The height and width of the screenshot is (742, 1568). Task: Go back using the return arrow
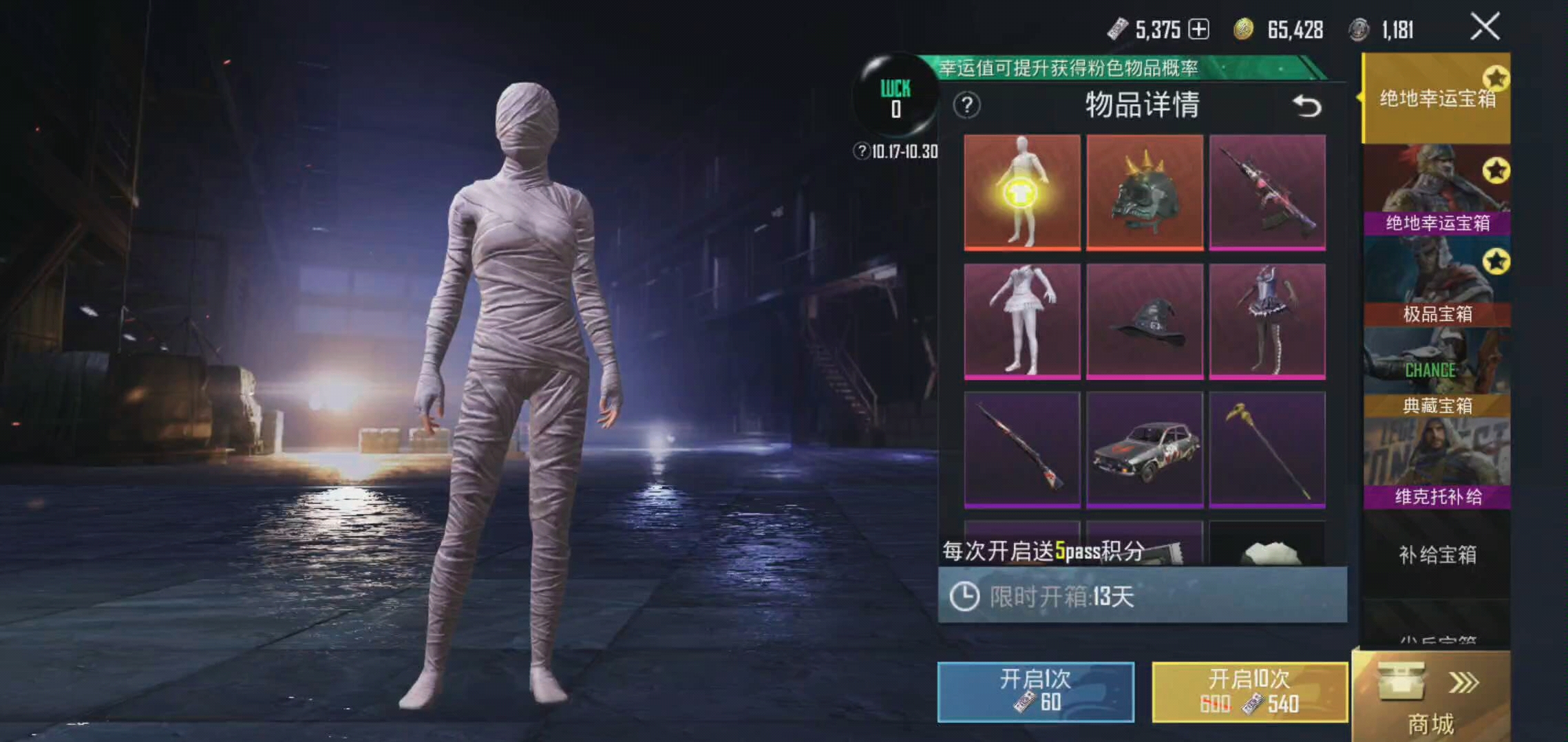[x=1306, y=106]
